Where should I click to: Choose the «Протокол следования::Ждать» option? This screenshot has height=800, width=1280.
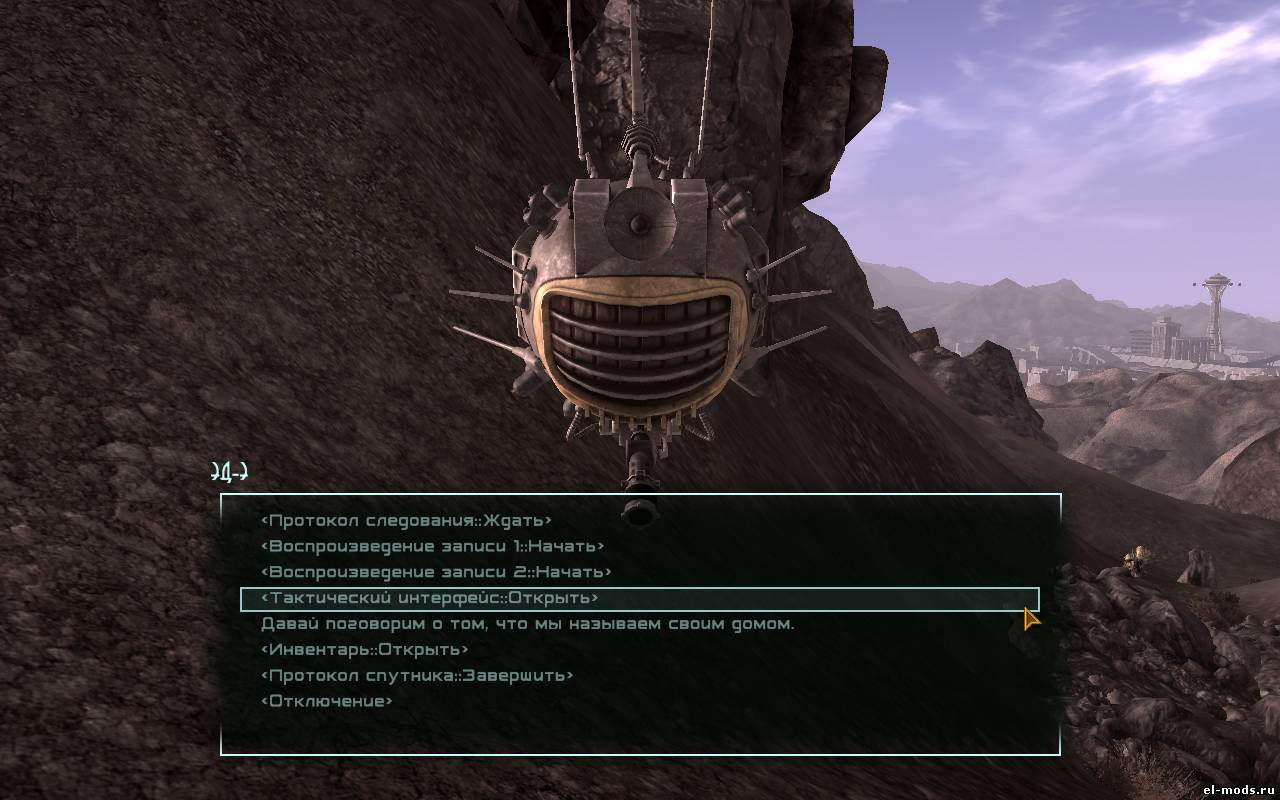406,521
